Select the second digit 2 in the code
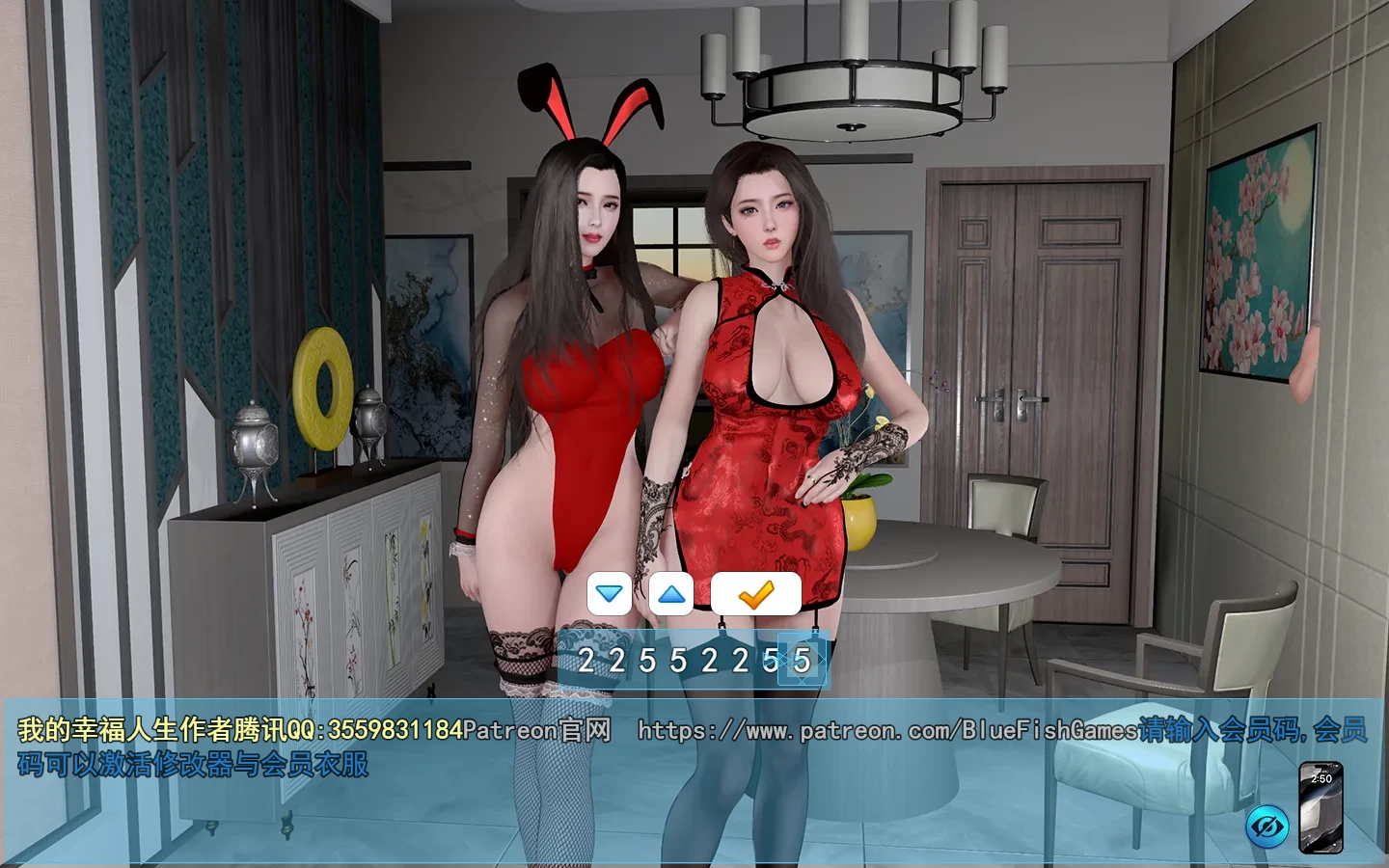Viewport: 1389px width, 868px height. pos(619,661)
